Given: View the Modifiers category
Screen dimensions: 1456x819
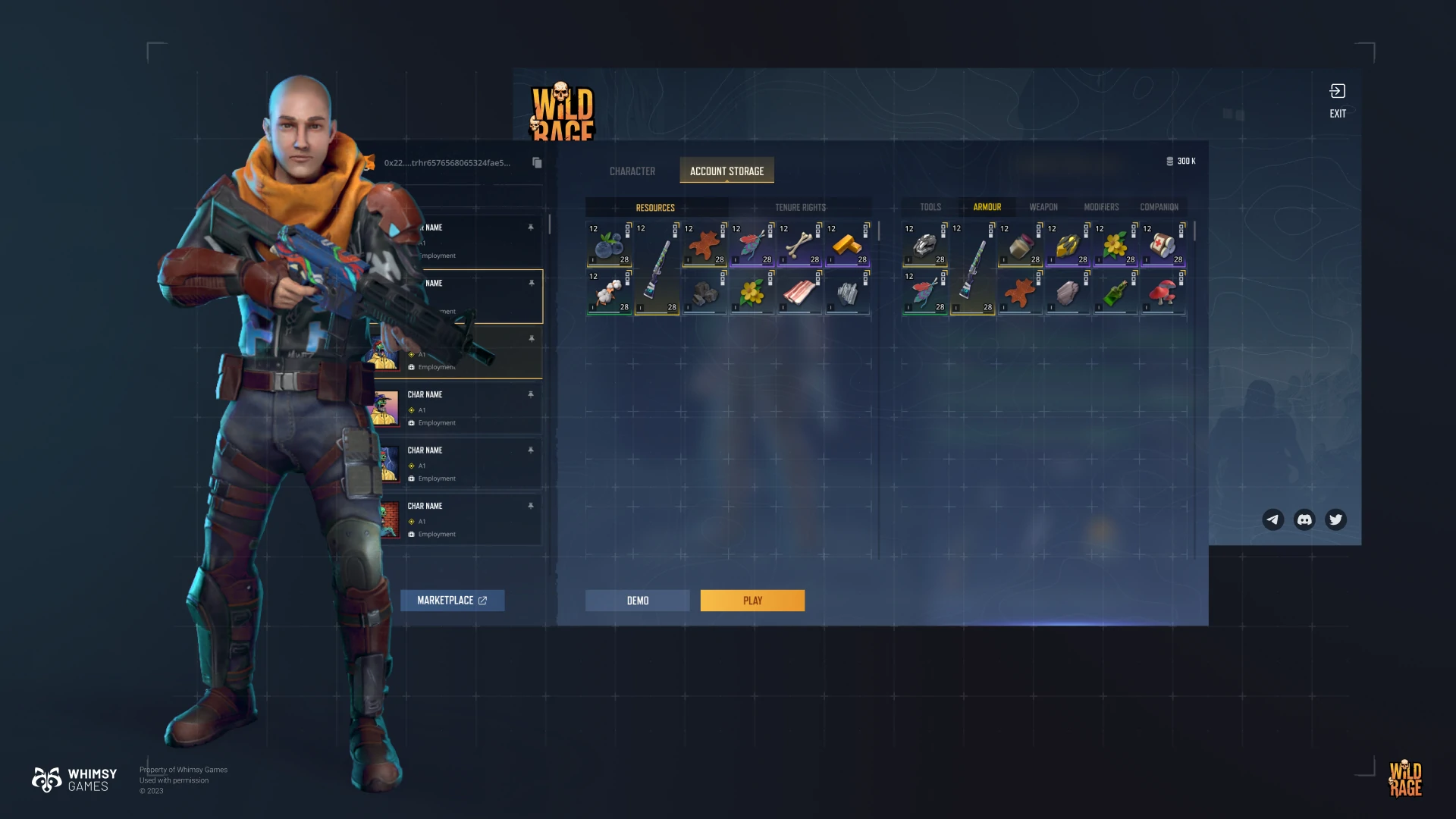Looking at the screenshot, I should click(1101, 207).
